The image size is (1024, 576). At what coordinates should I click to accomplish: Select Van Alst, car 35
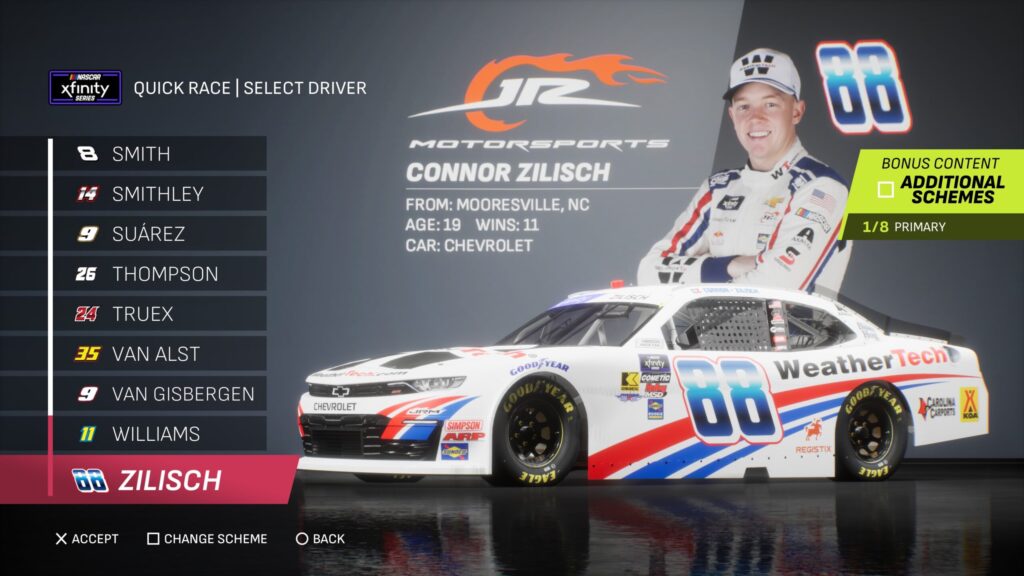coord(158,354)
